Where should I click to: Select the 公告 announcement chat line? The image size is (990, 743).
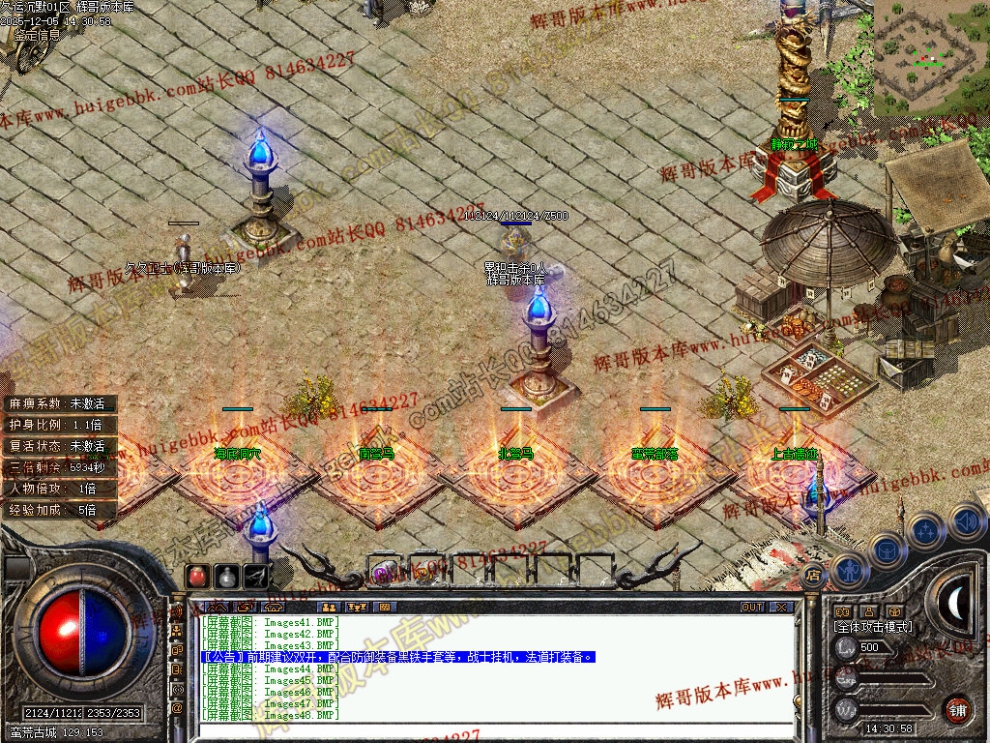pos(400,657)
